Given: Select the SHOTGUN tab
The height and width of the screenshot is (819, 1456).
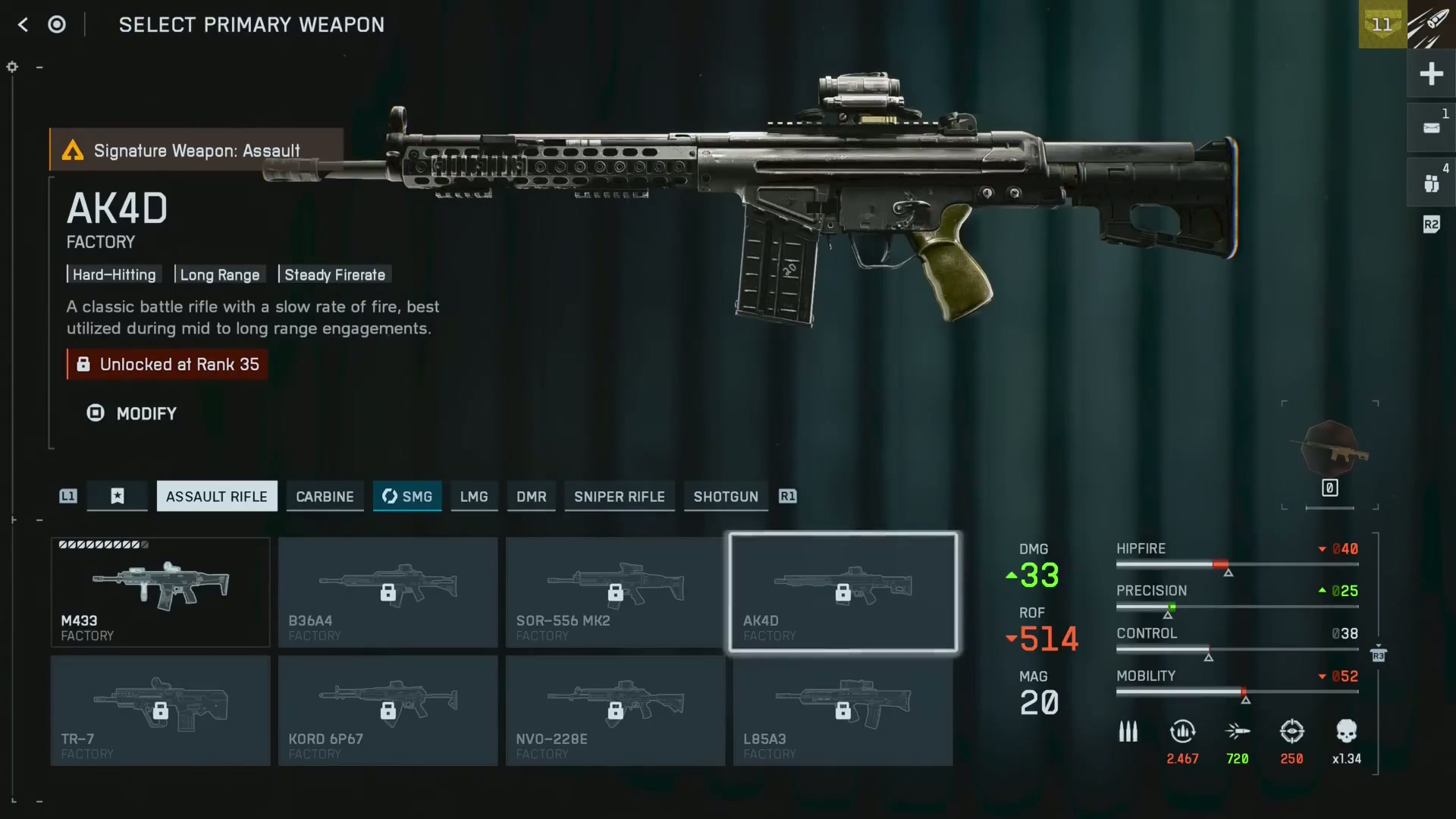Looking at the screenshot, I should click(725, 497).
